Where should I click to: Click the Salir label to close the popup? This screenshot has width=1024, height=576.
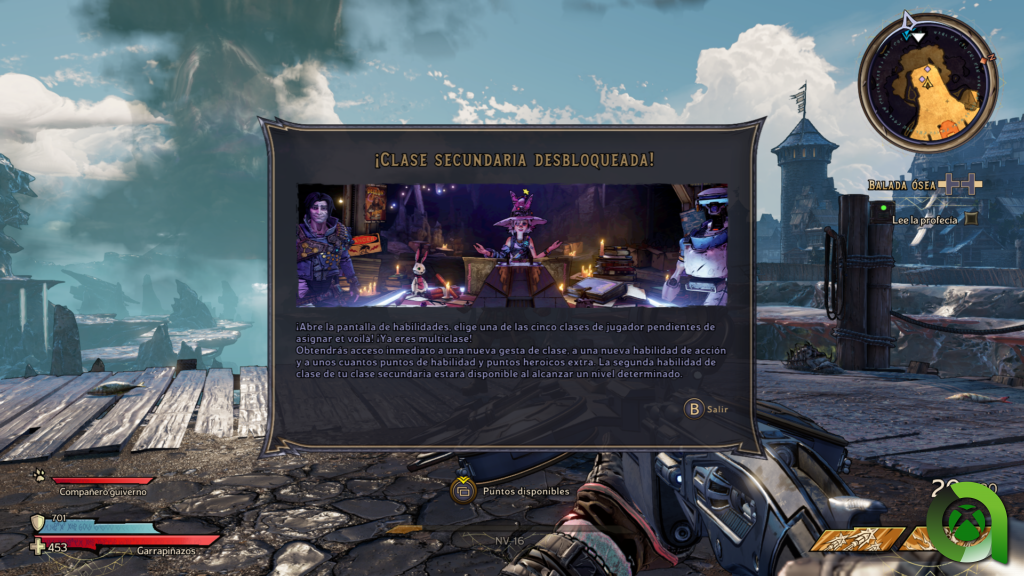coord(716,408)
